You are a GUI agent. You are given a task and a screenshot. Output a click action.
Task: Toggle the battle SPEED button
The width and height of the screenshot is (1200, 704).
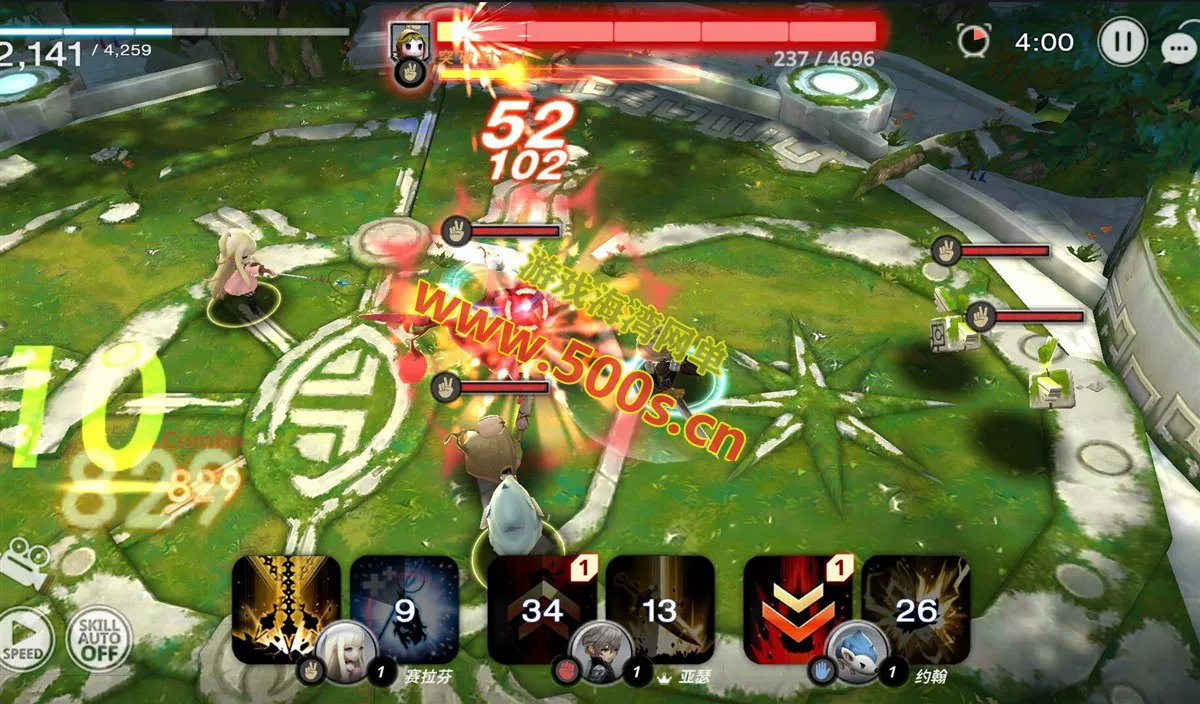[x=24, y=637]
